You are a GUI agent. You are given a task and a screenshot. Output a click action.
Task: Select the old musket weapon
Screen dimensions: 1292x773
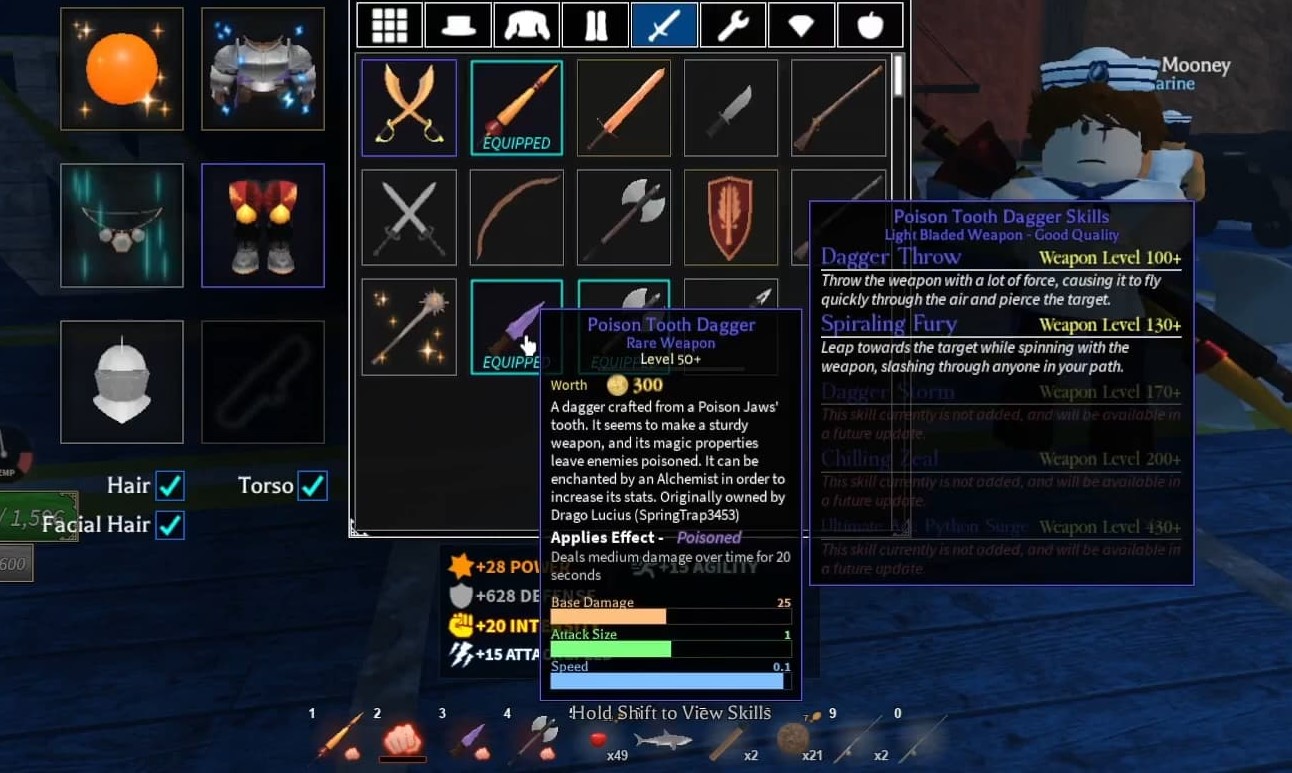838,107
